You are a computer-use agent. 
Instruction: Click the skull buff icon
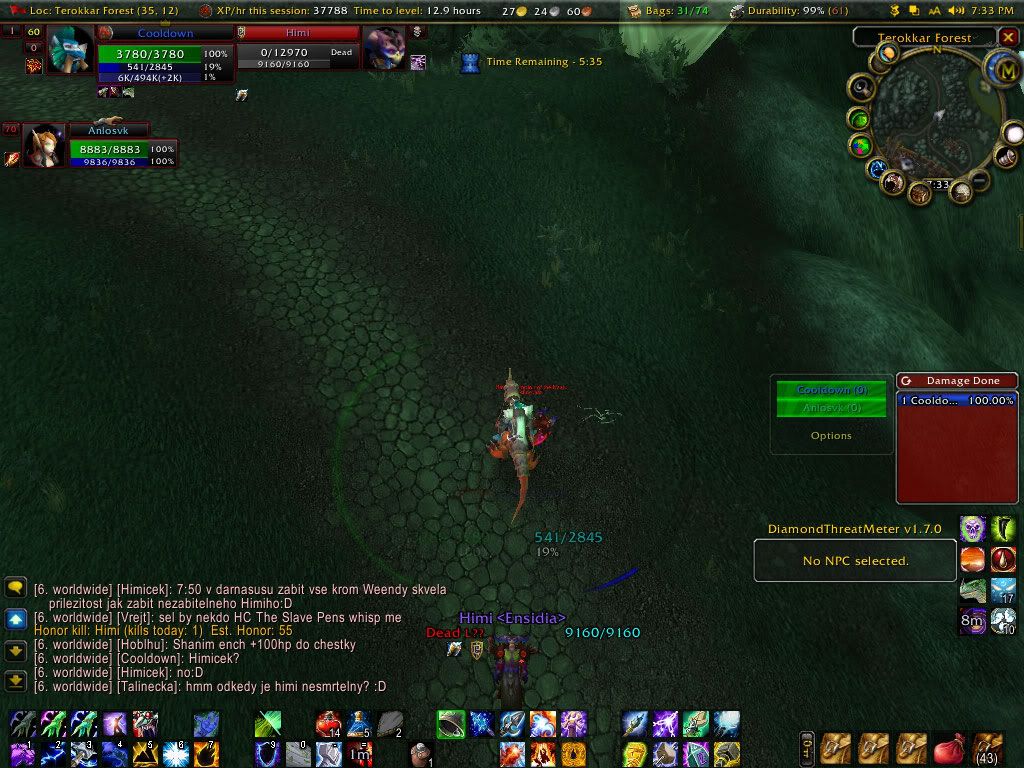973,528
